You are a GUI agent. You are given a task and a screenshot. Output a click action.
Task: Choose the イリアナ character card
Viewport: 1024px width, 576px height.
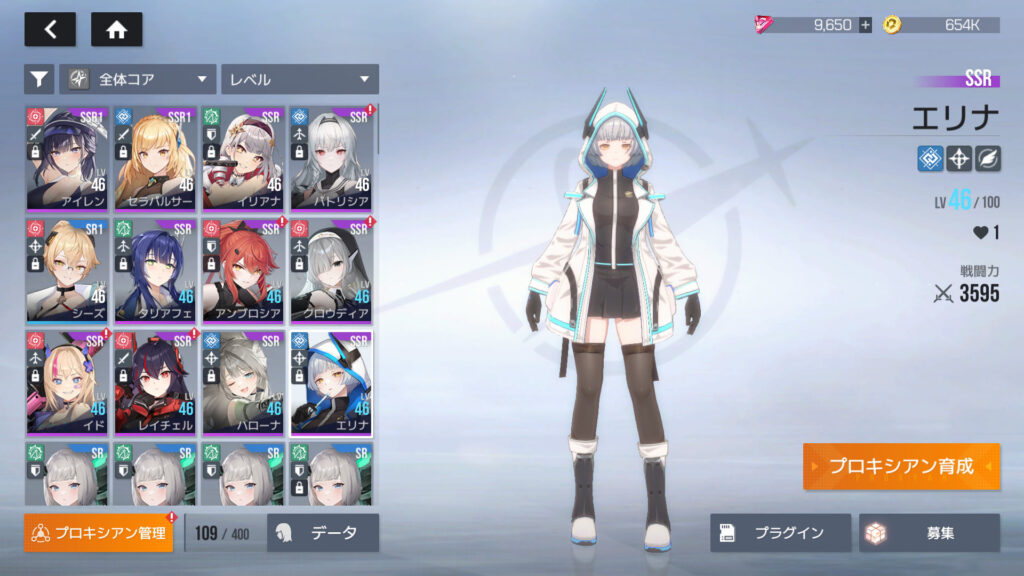pyautogui.click(x=243, y=156)
